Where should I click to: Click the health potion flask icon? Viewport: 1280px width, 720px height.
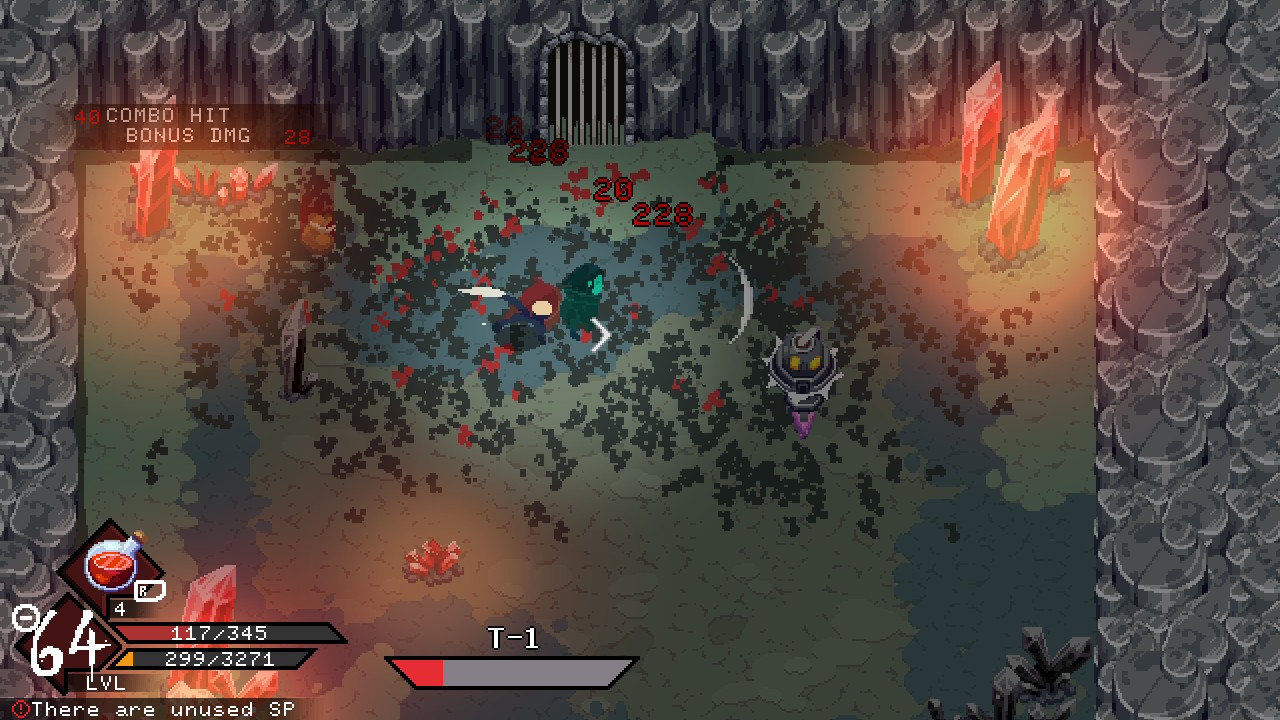pyautogui.click(x=113, y=565)
